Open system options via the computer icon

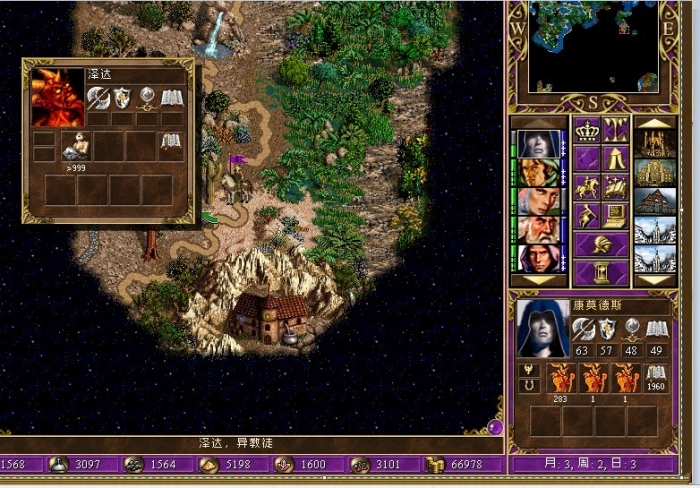pyautogui.click(x=615, y=215)
